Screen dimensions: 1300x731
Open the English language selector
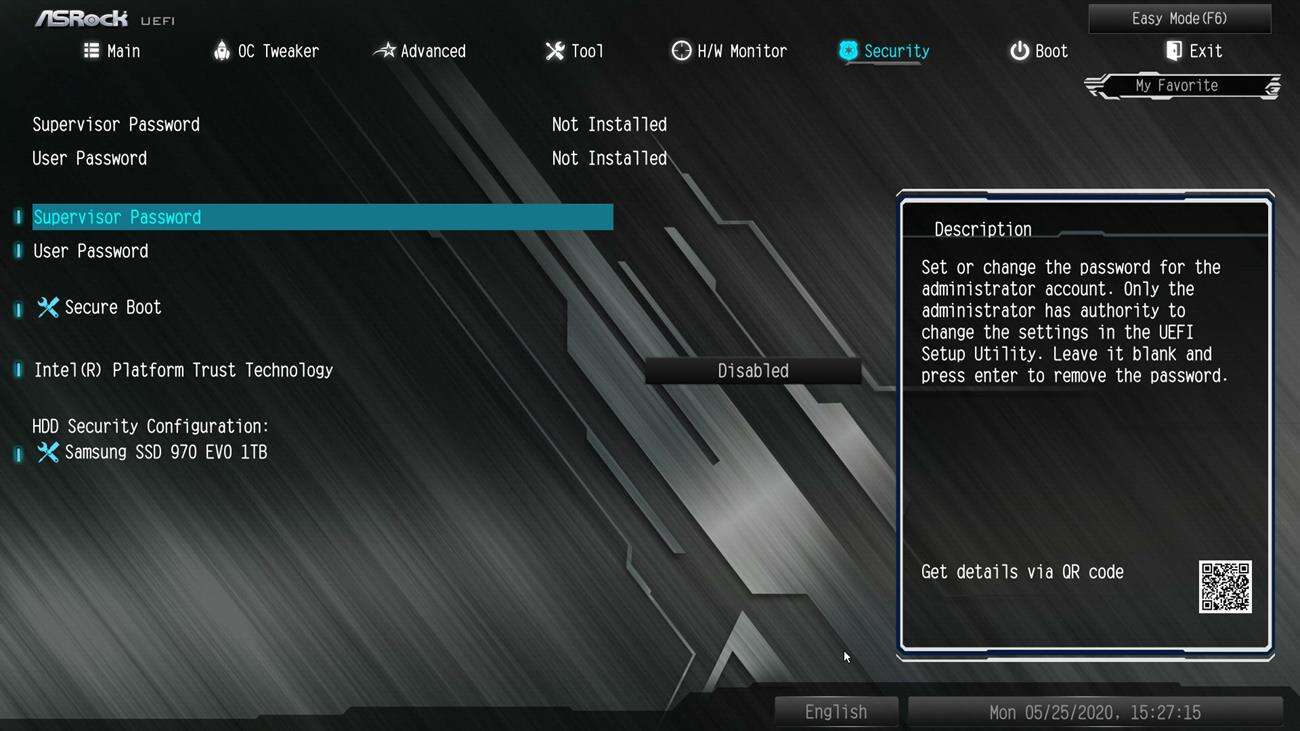point(836,711)
